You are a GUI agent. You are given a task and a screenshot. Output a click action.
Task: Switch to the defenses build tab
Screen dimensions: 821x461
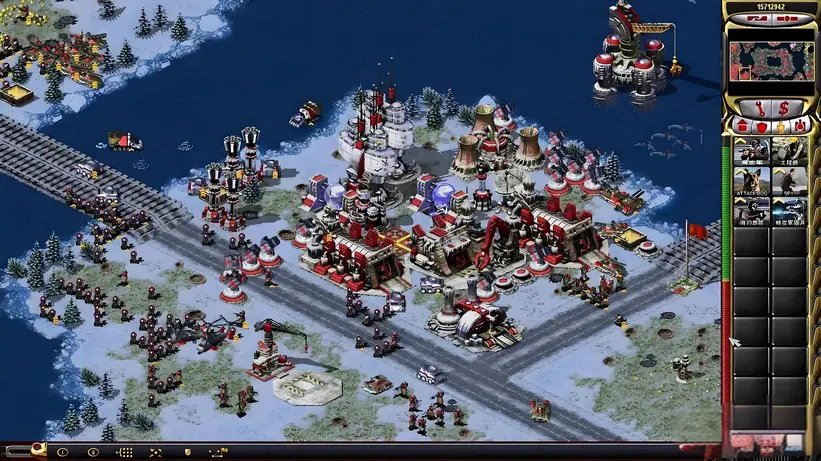click(761, 126)
